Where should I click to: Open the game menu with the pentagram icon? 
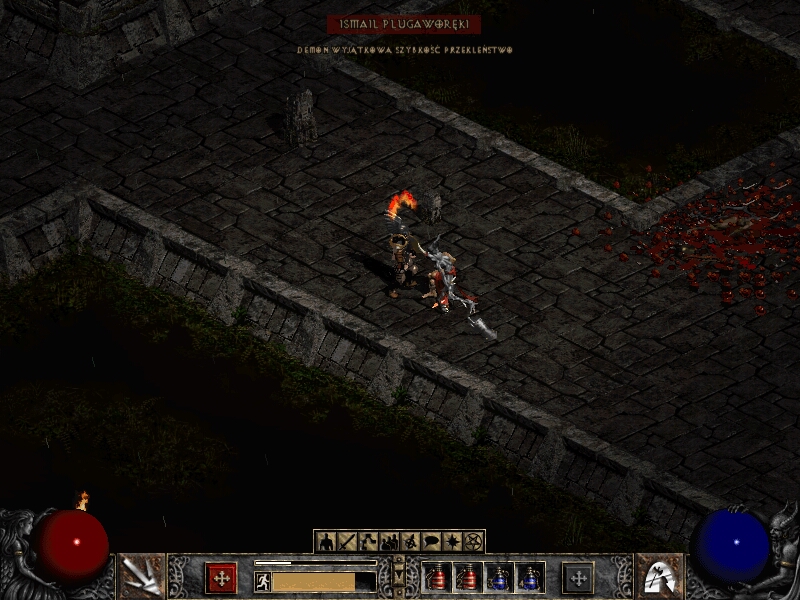(473, 542)
